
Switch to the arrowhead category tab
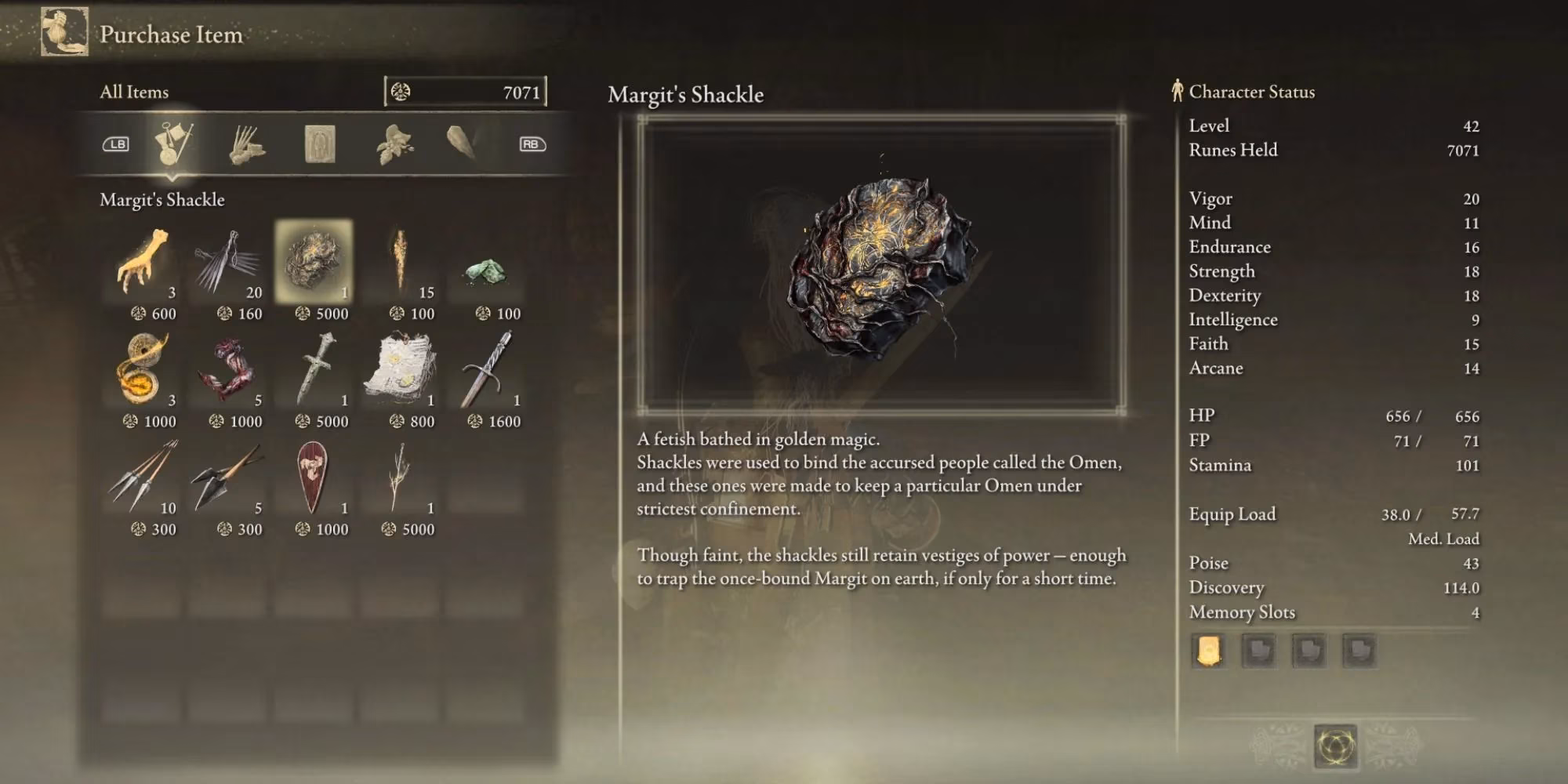pyautogui.click(x=462, y=143)
